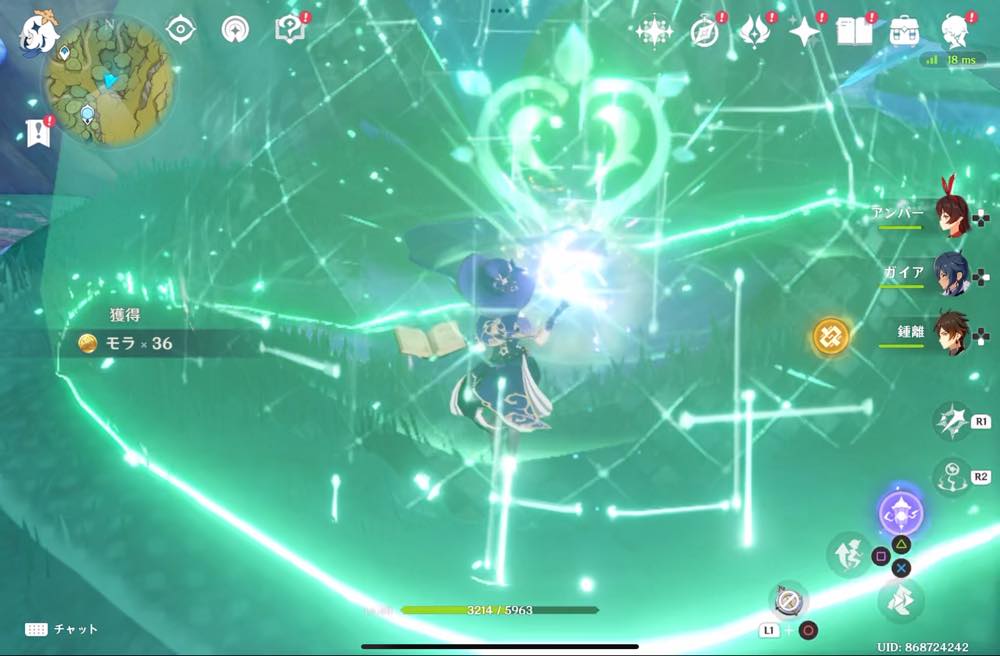Open the adventurer handbook book icon

click(x=855, y=31)
